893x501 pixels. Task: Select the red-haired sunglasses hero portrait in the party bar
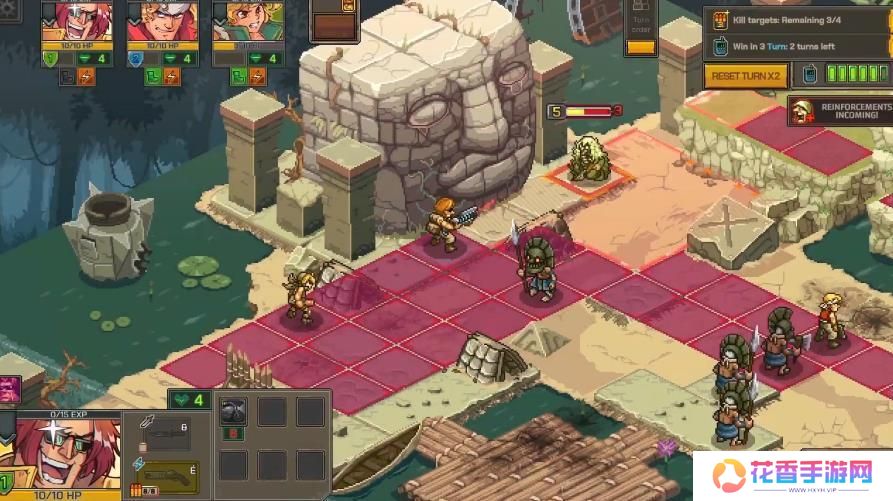click(76, 22)
